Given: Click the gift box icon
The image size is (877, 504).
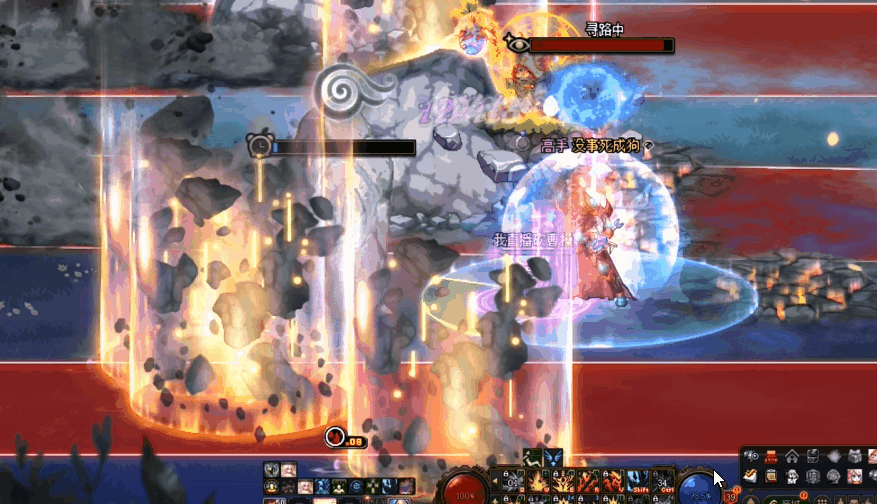Looking at the screenshot, I should (x=855, y=457).
